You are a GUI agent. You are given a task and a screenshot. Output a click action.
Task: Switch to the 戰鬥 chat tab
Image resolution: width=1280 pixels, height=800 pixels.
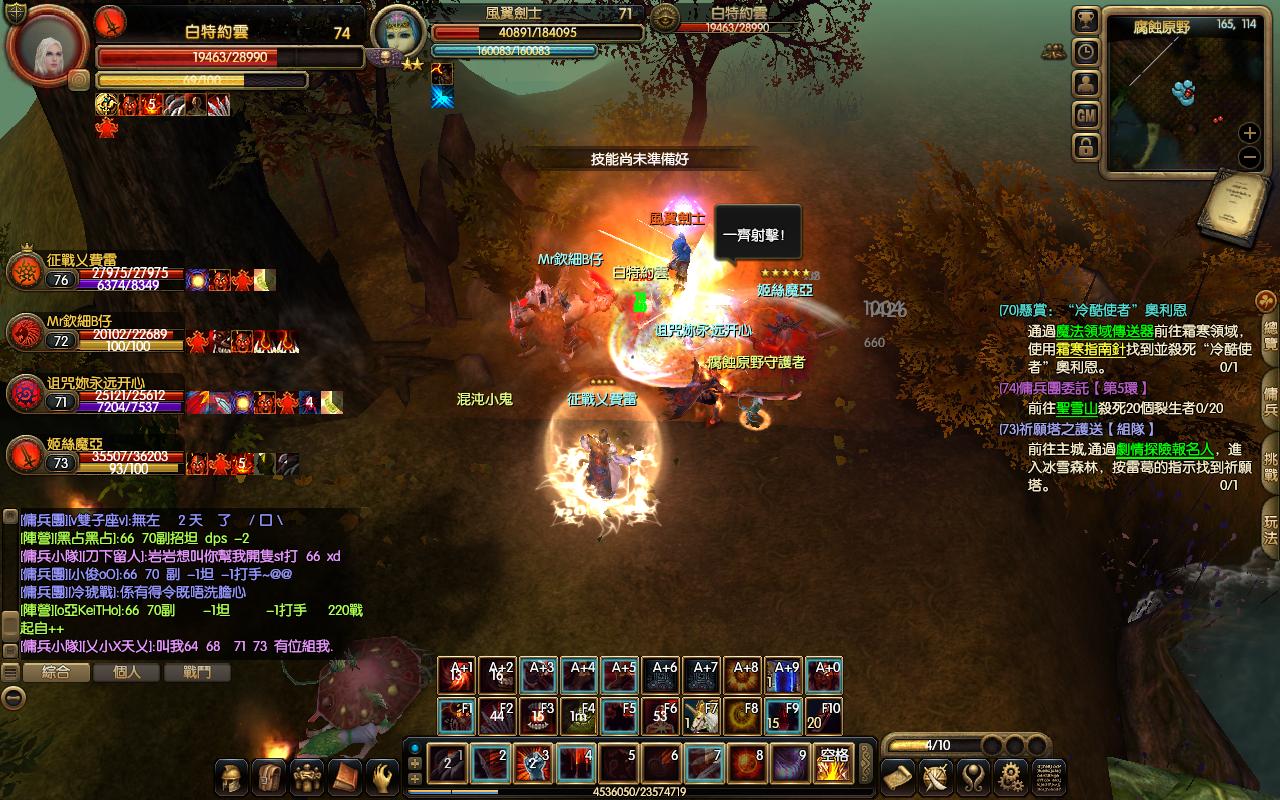[197, 672]
